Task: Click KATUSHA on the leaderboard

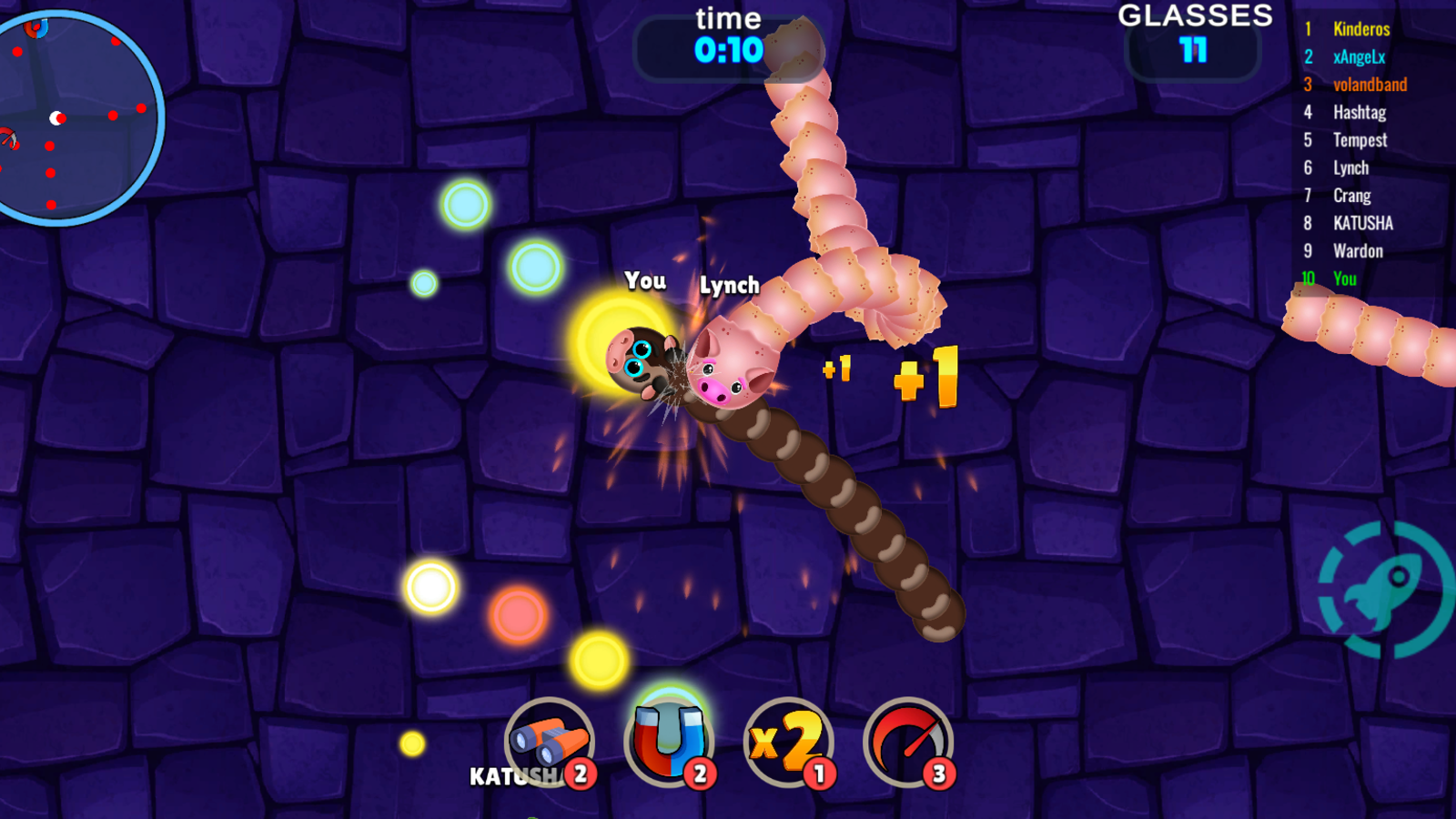Action: 1362,223
